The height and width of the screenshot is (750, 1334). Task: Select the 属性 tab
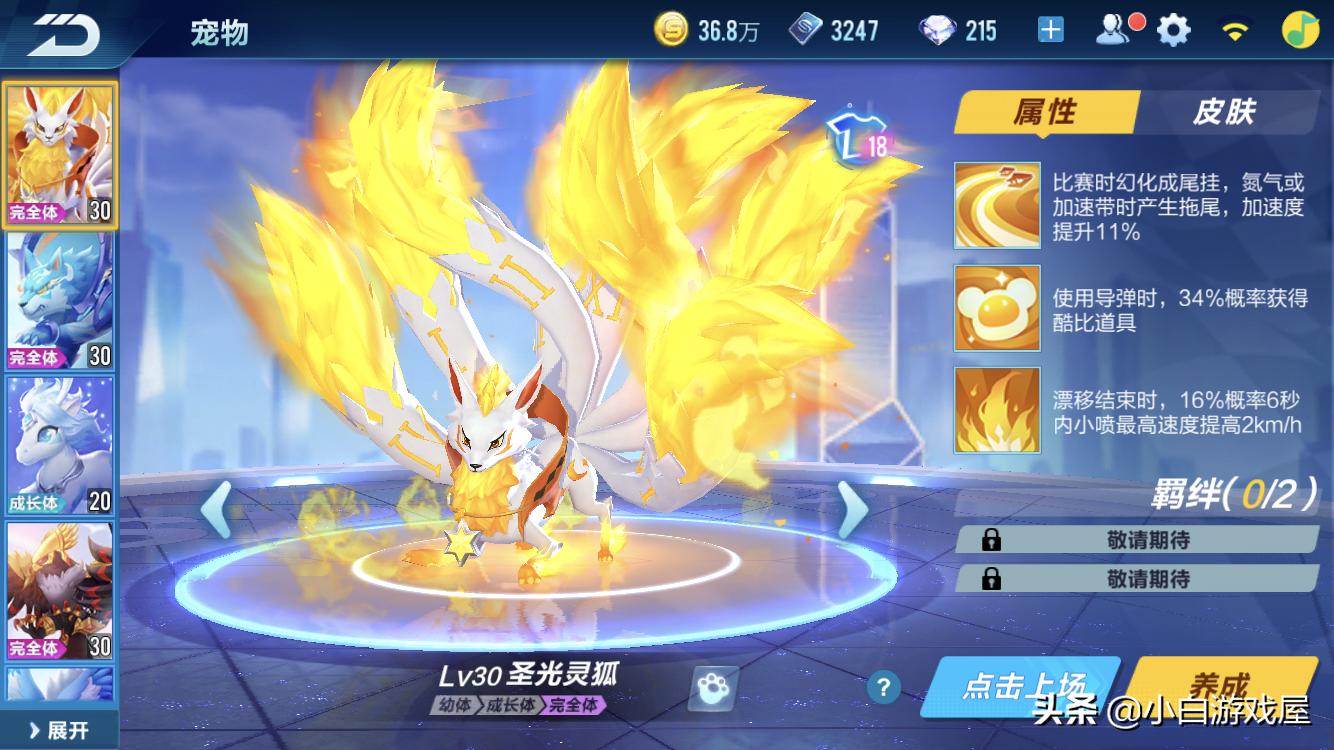(1047, 112)
